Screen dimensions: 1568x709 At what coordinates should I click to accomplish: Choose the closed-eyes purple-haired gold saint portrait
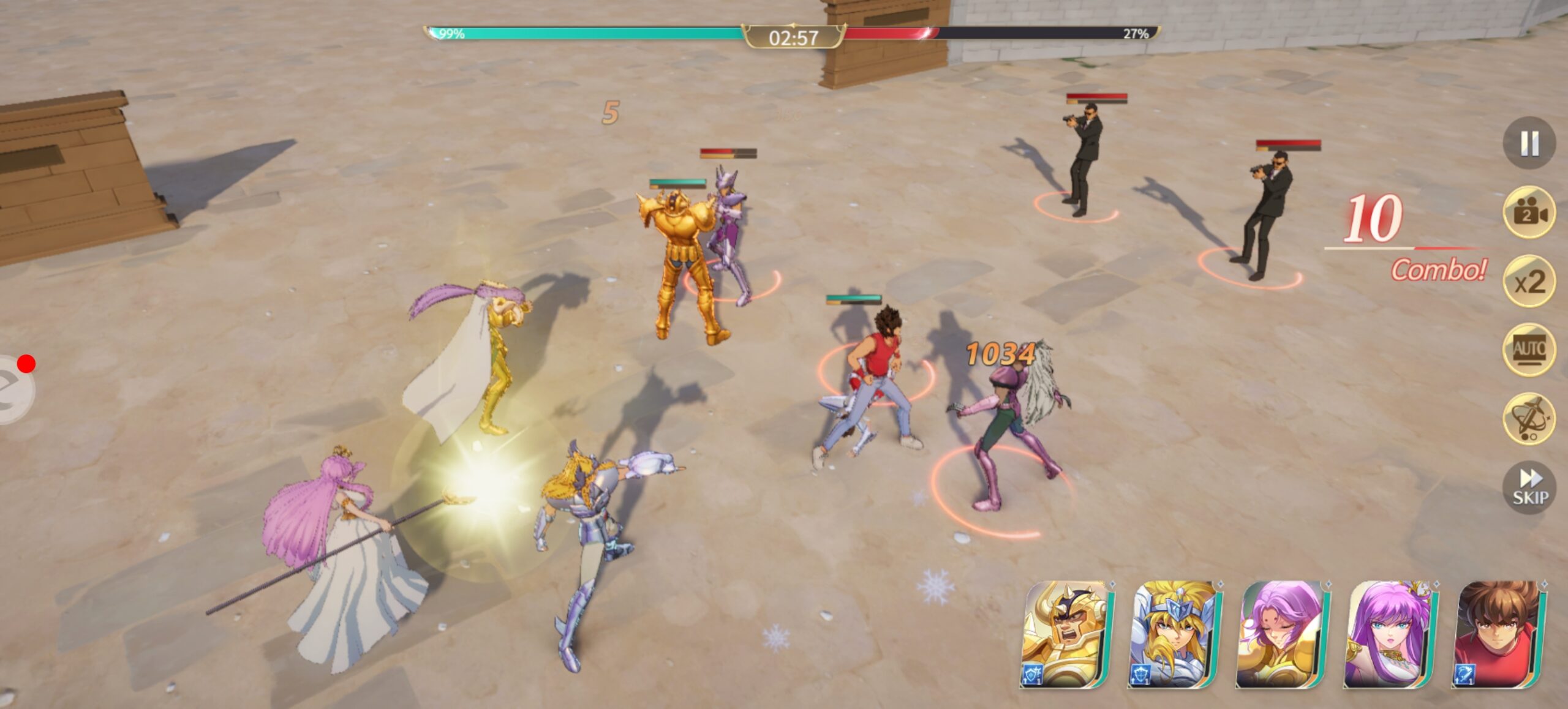coord(1282,634)
